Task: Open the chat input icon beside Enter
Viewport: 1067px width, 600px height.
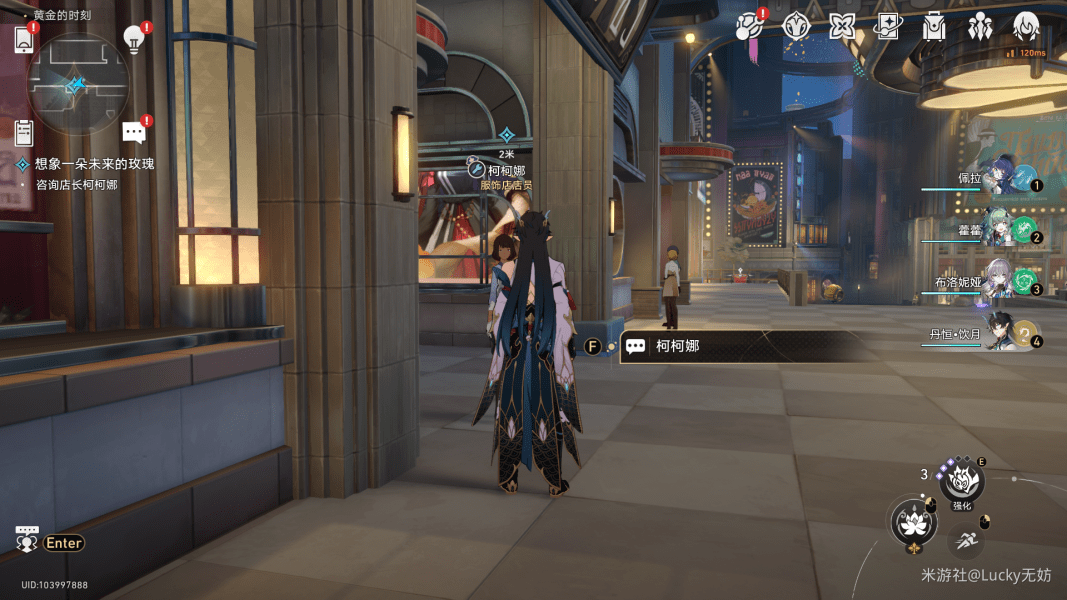Action: click(27, 540)
